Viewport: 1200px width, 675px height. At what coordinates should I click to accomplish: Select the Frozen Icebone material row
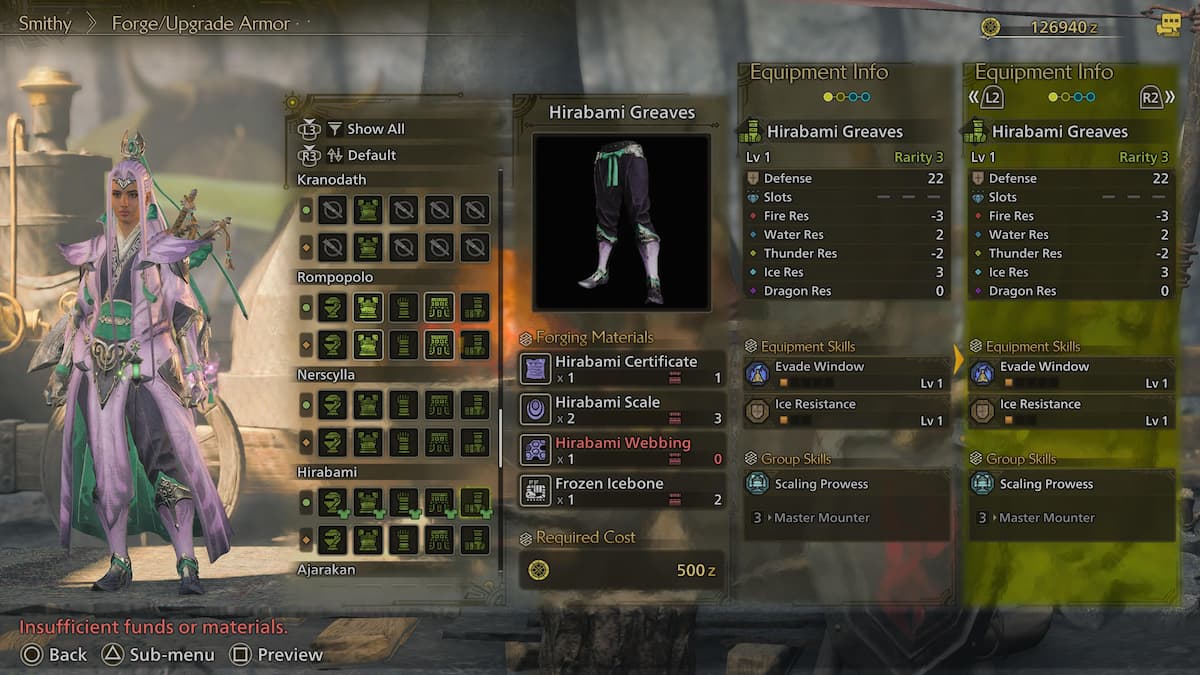coord(621,491)
